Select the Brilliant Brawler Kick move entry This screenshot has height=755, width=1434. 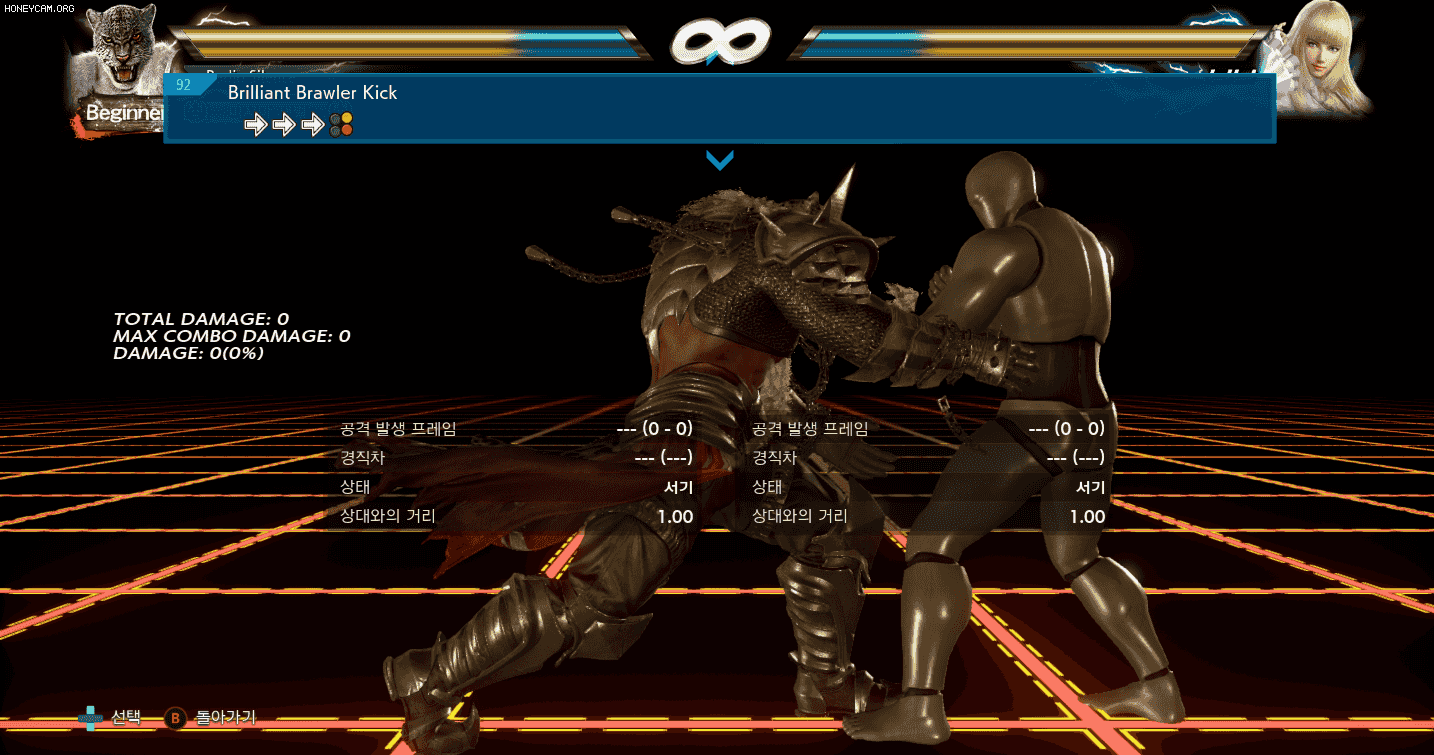pos(718,108)
